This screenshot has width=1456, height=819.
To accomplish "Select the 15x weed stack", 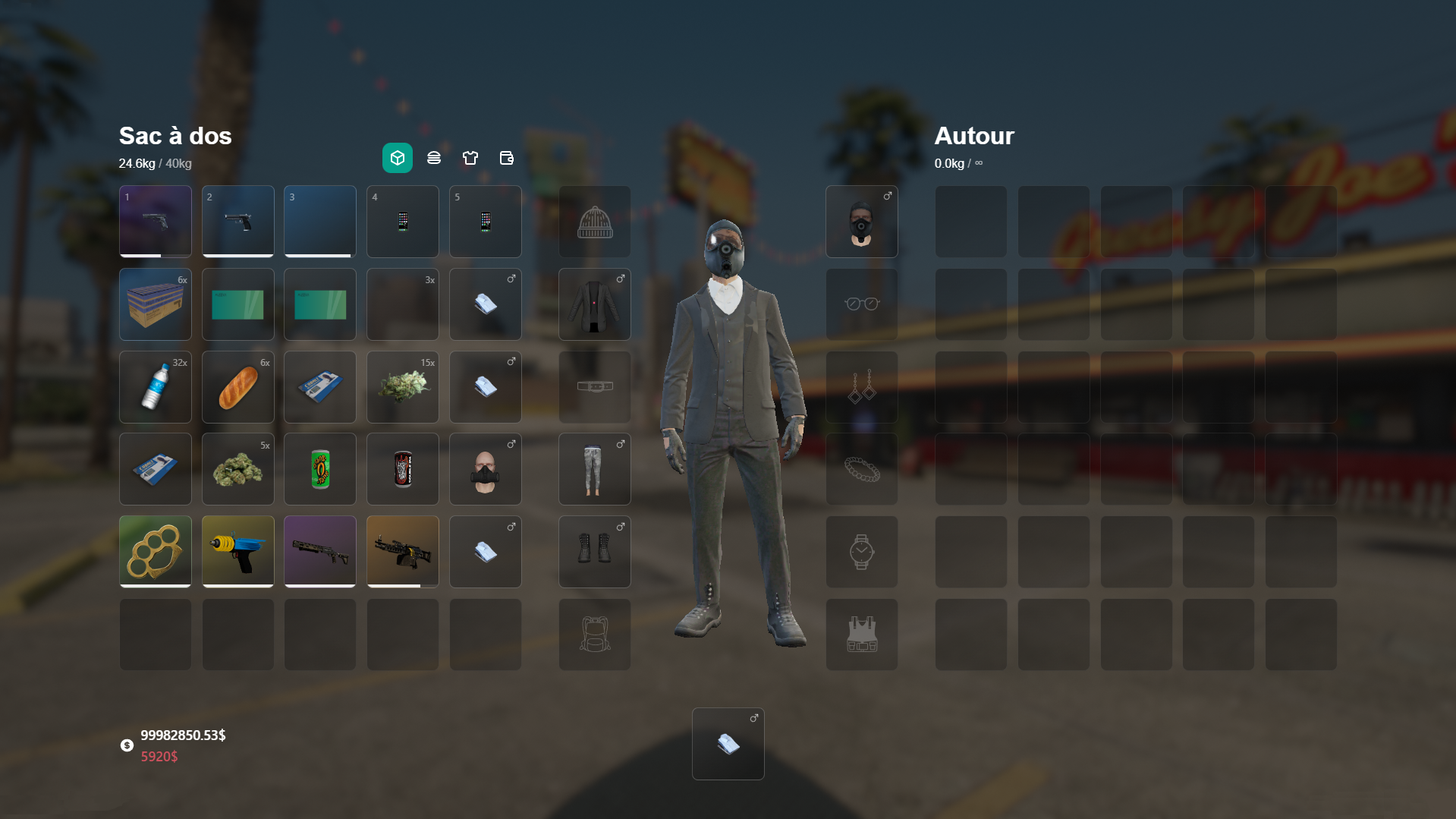I will pos(402,386).
